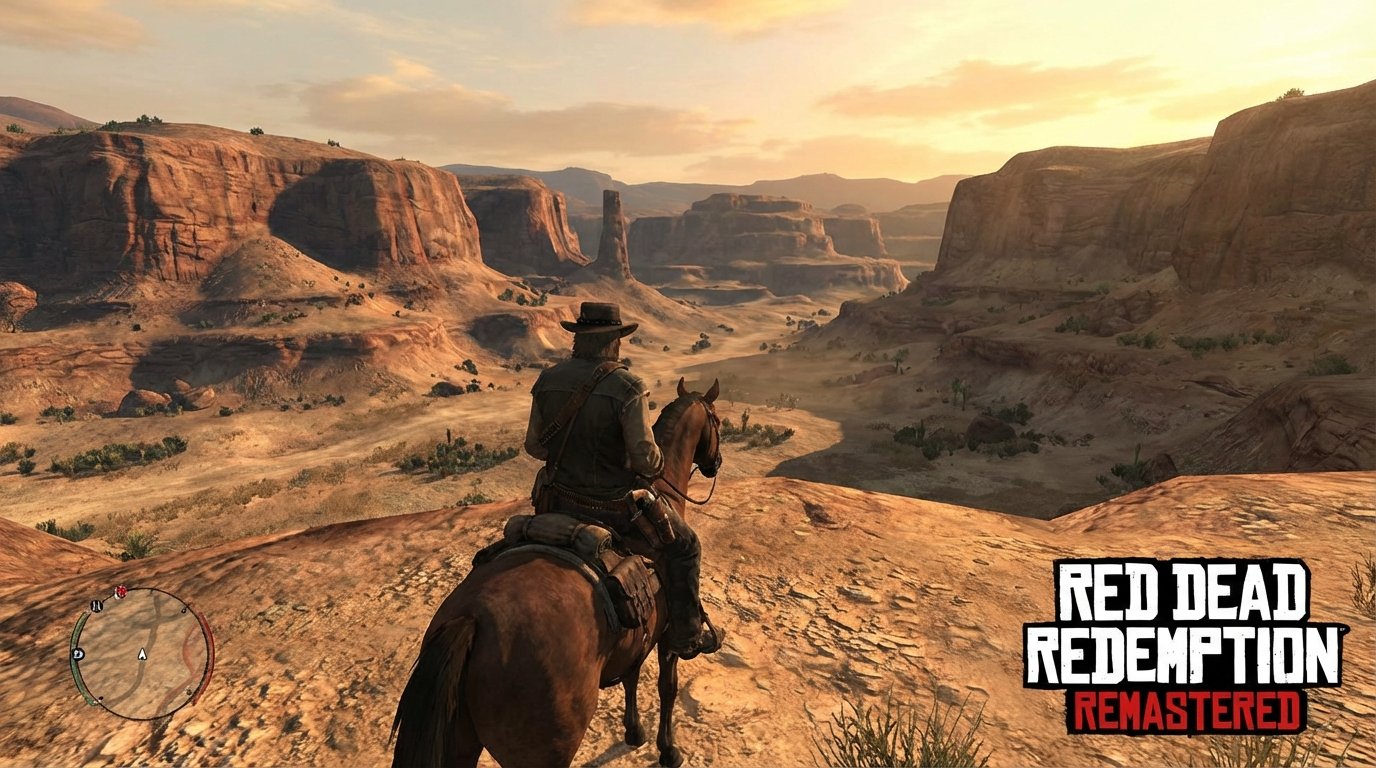This screenshot has height=768, width=1376.
Task: Click the white player arrow on the minimap
Action: point(142,654)
